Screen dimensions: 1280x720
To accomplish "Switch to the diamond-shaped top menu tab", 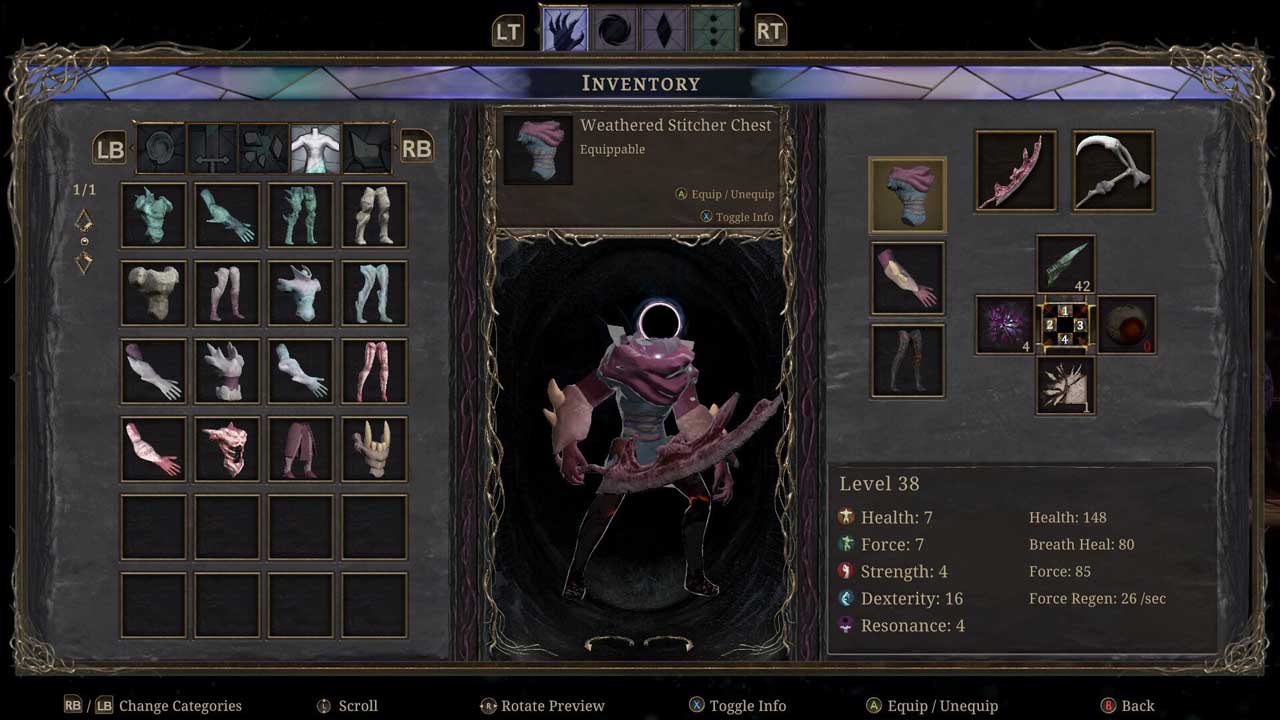I will [664, 29].
